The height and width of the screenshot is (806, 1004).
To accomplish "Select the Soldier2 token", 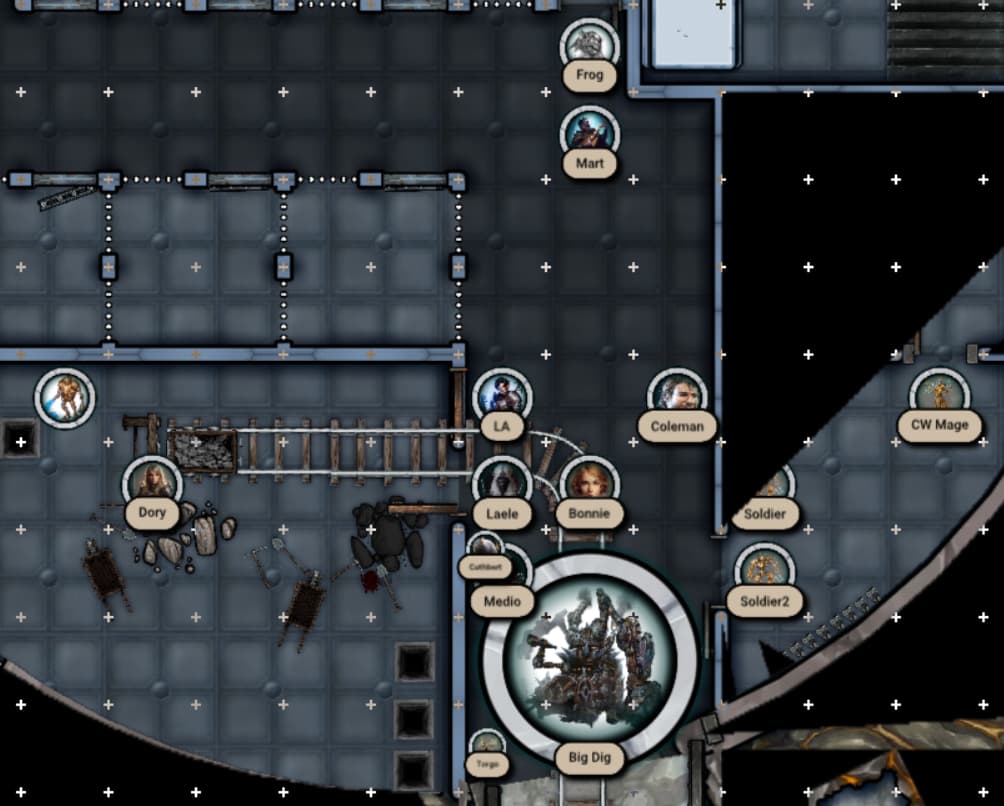I will [765, 572].
